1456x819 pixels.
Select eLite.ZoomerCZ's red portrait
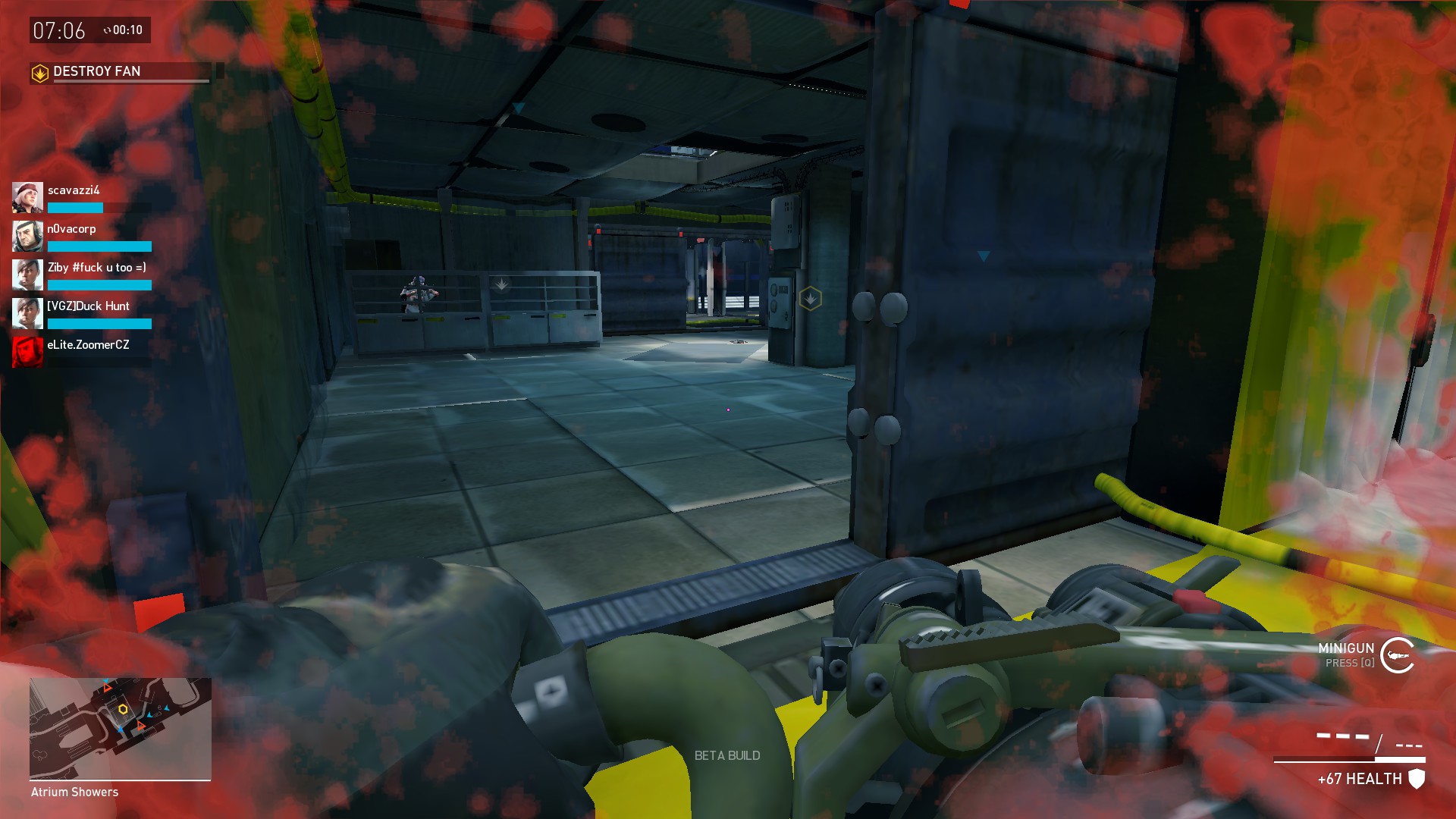click(27, 352)
